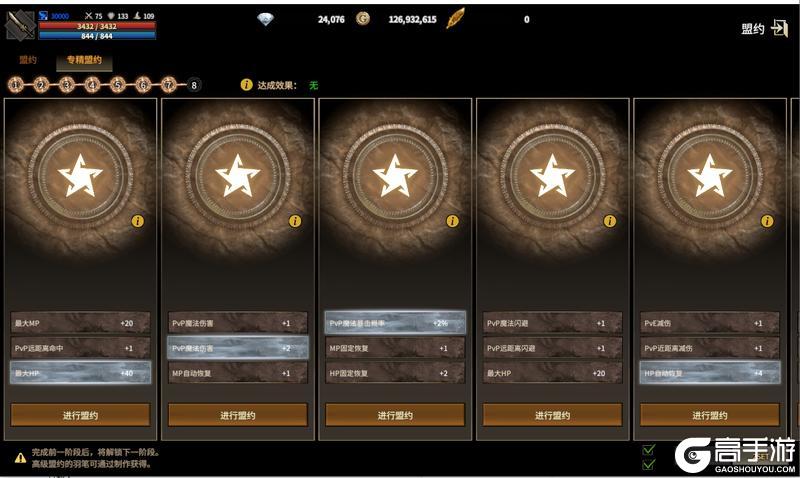Choose the 最大HP +40 bonus row
The width and height of the screenshot is (800, 478).
pyautogui.click(x=81, y=373)
